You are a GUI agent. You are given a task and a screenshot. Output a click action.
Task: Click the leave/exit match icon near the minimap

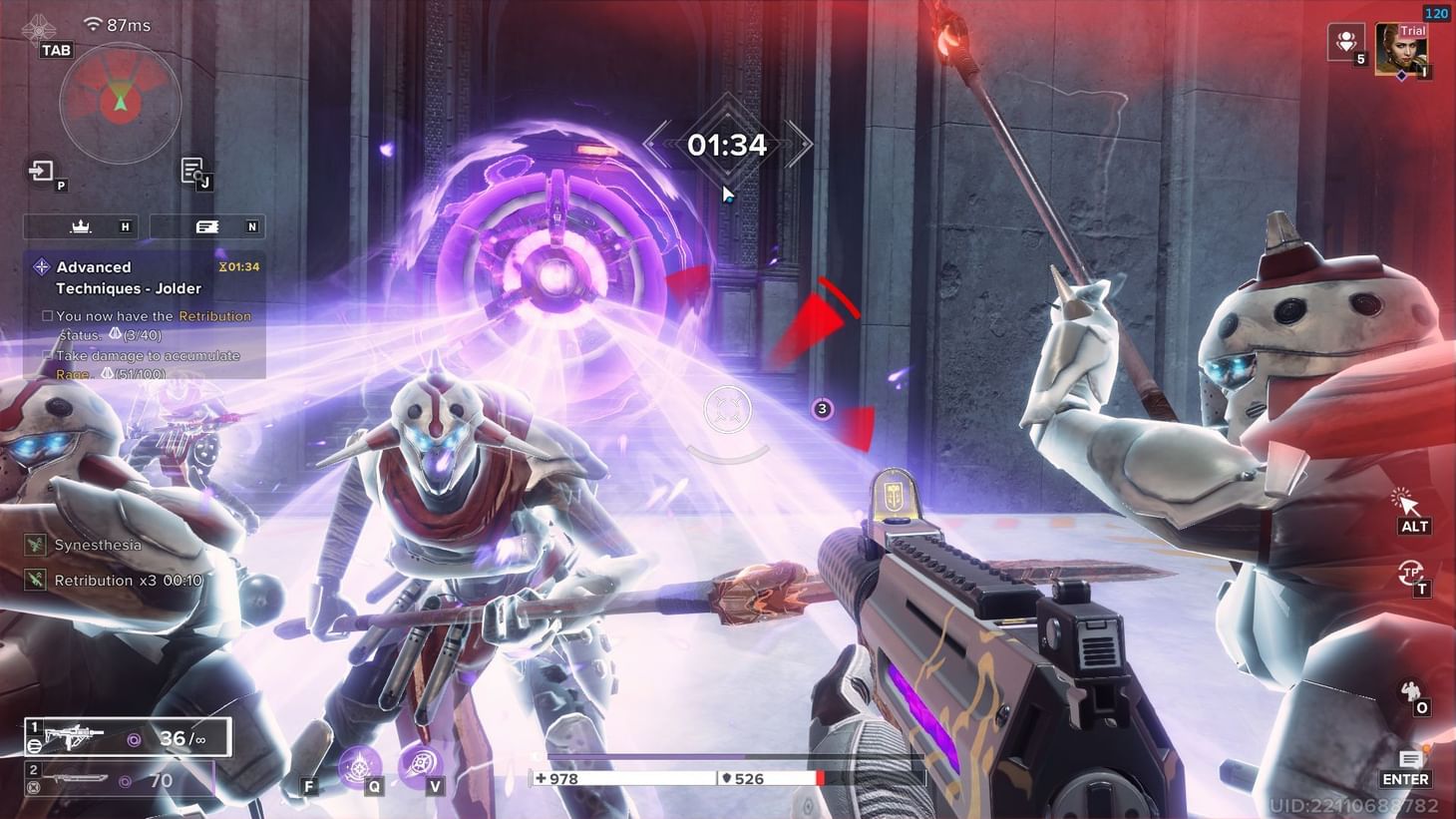coord(41,171)
